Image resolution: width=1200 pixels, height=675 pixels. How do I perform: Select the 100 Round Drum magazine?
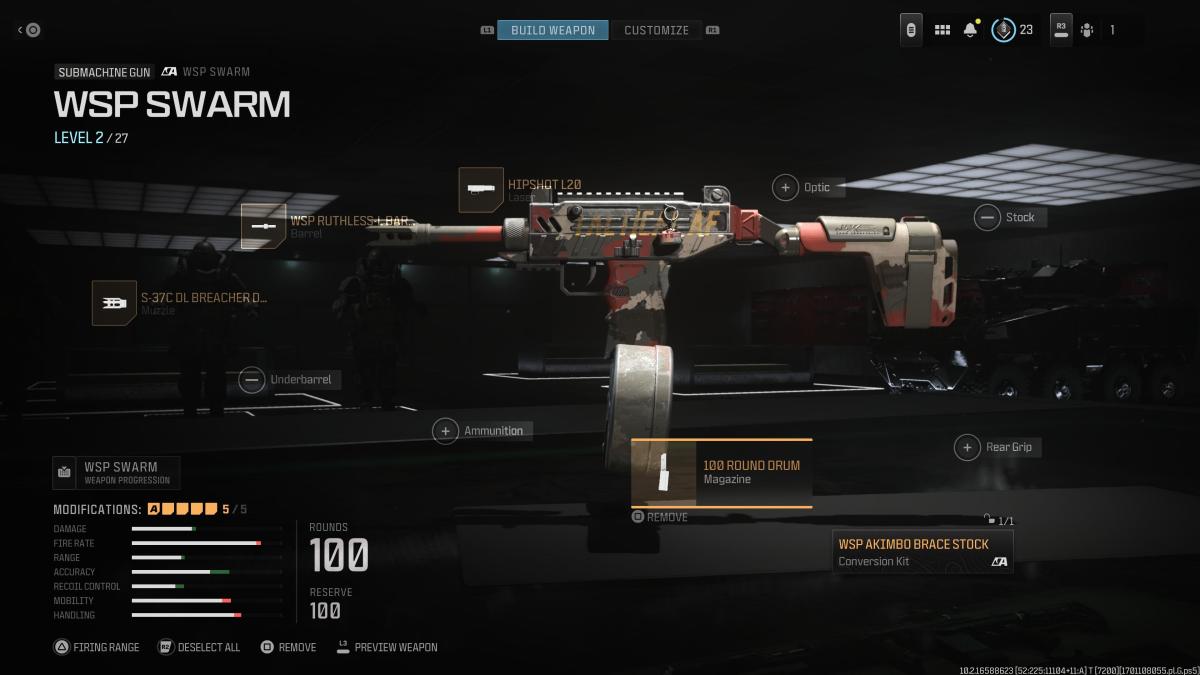721,472
